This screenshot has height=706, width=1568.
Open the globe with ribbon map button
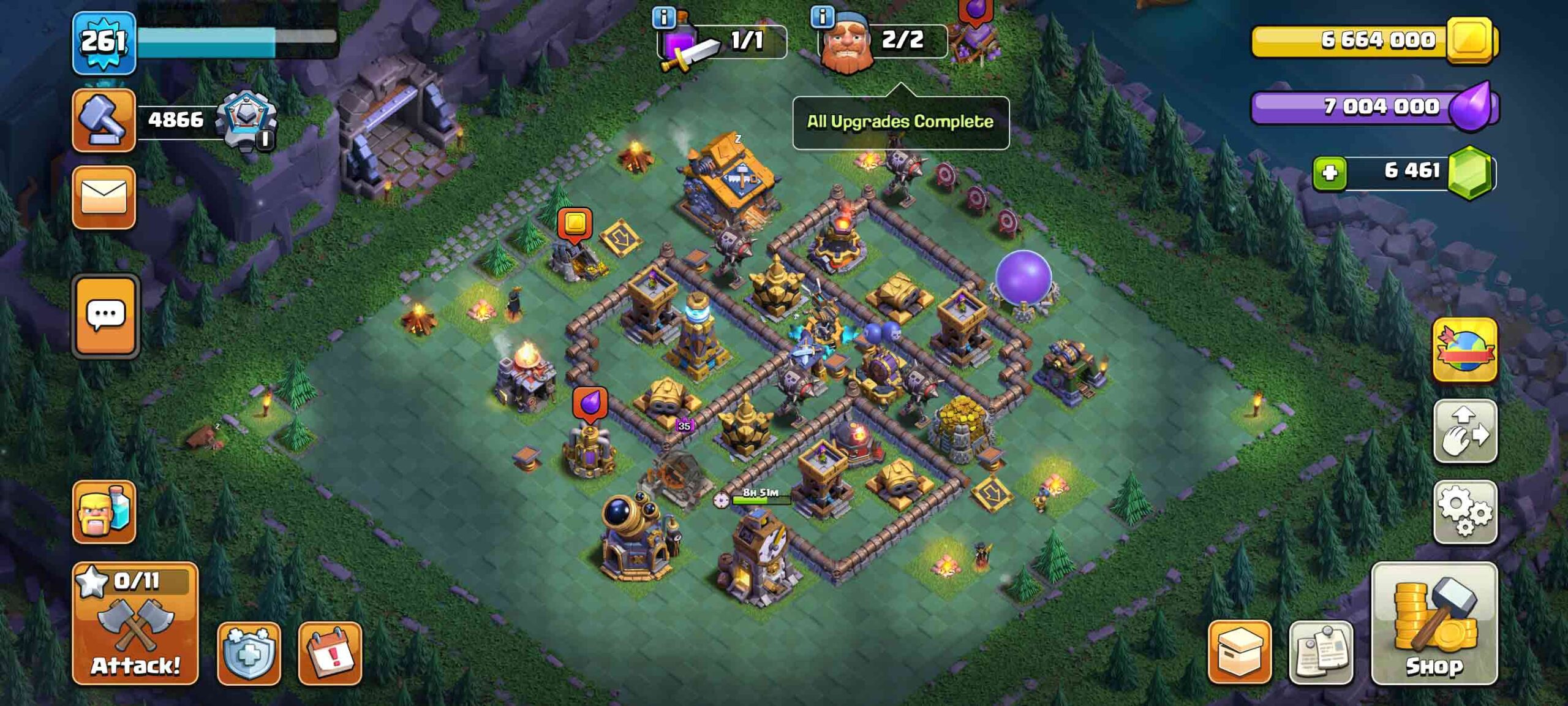[1465, 351]
